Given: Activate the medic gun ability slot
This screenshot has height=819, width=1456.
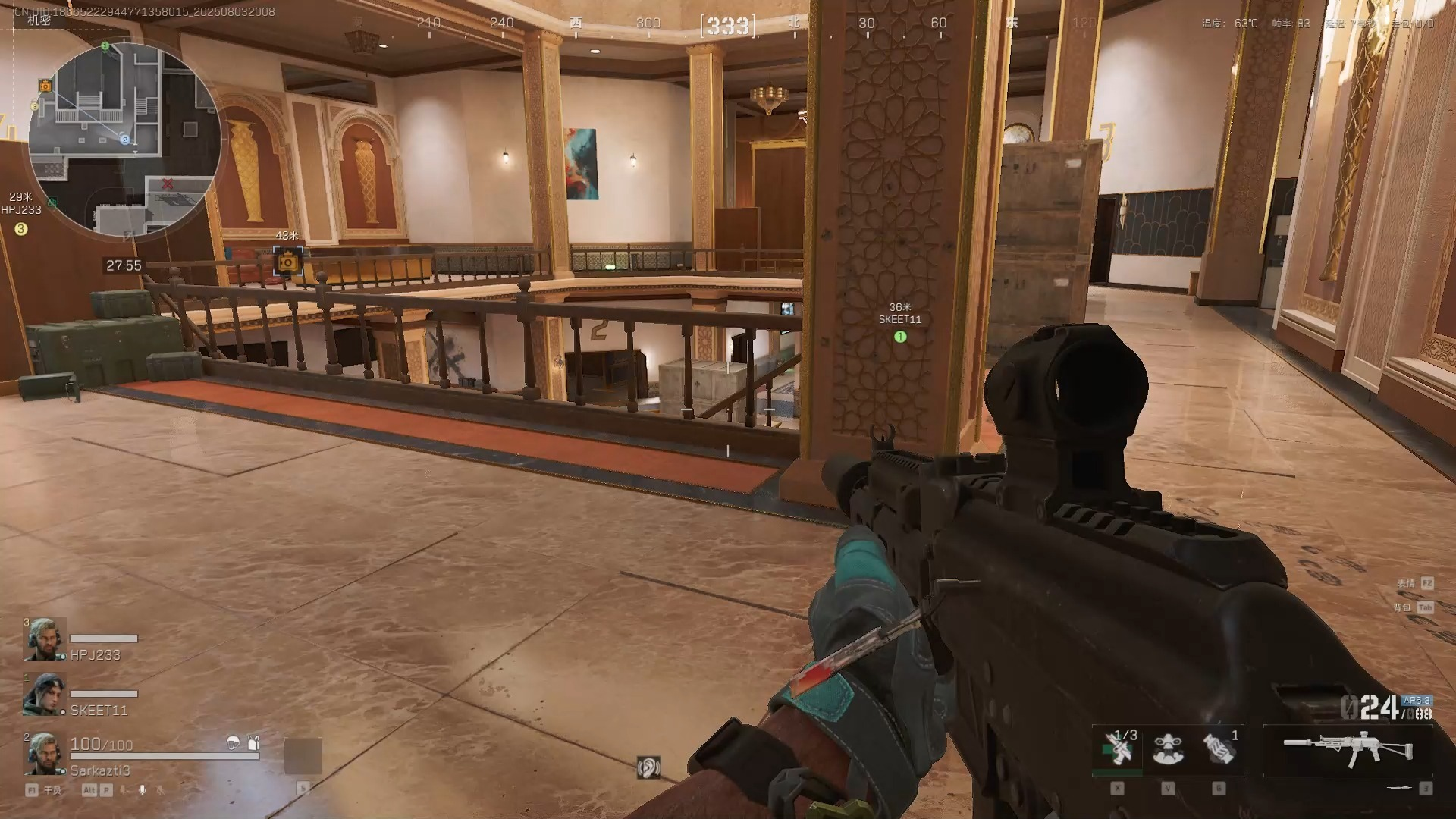Looking at the screenshot, I should pos(1118,749).
